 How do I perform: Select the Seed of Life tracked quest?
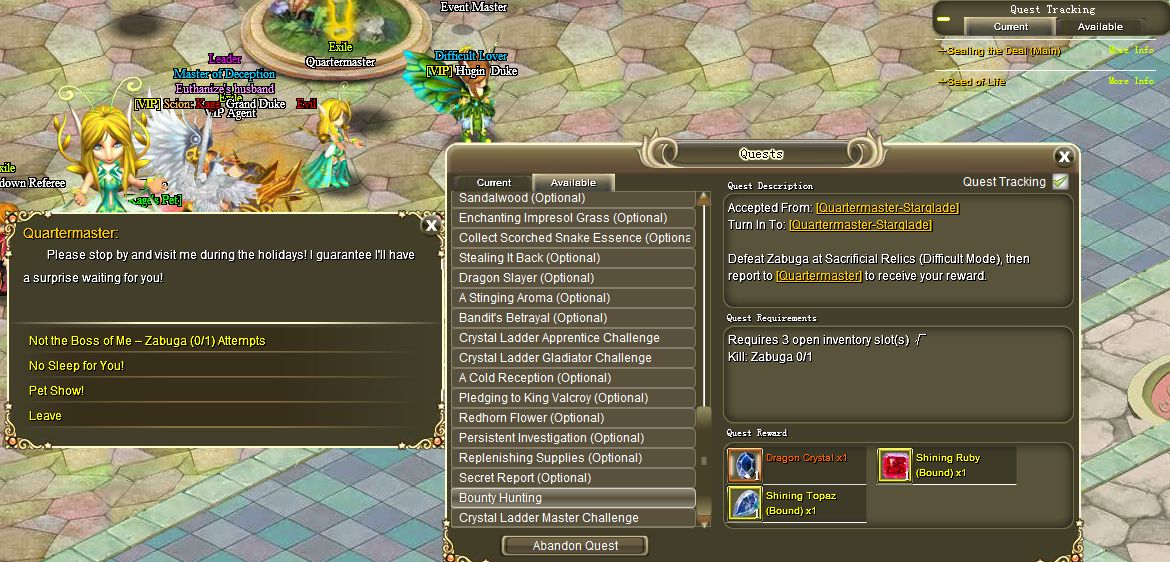(976, 82)
